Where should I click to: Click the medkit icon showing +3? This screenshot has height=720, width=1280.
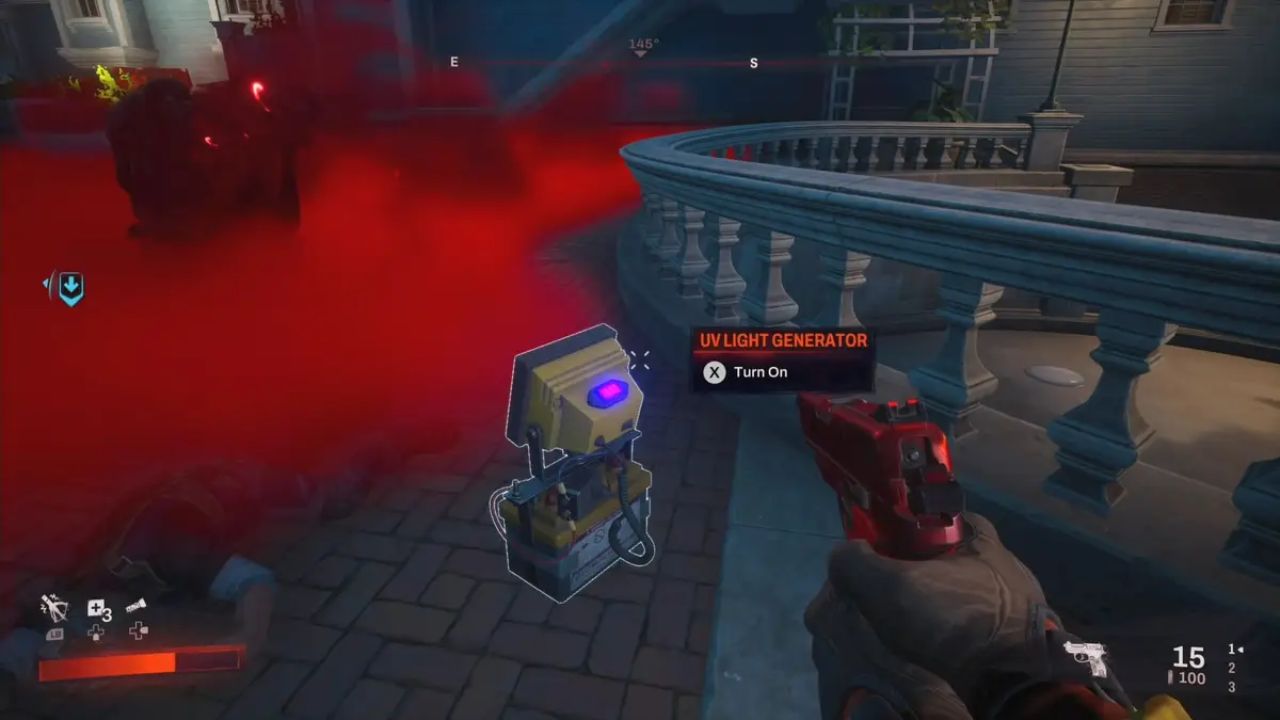tap(97, 608)
